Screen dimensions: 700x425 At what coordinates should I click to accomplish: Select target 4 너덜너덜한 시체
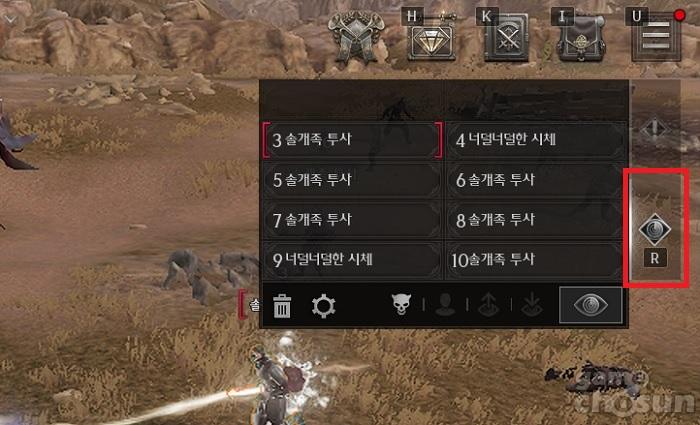535,140
